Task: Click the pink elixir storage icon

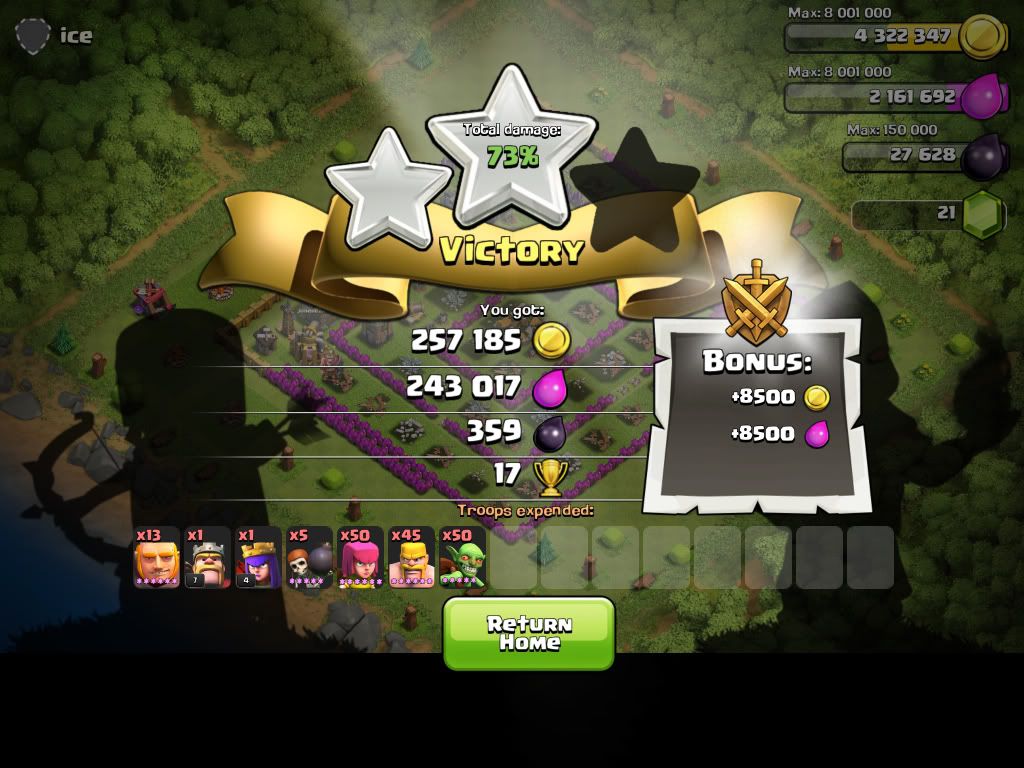Action: 983,97
